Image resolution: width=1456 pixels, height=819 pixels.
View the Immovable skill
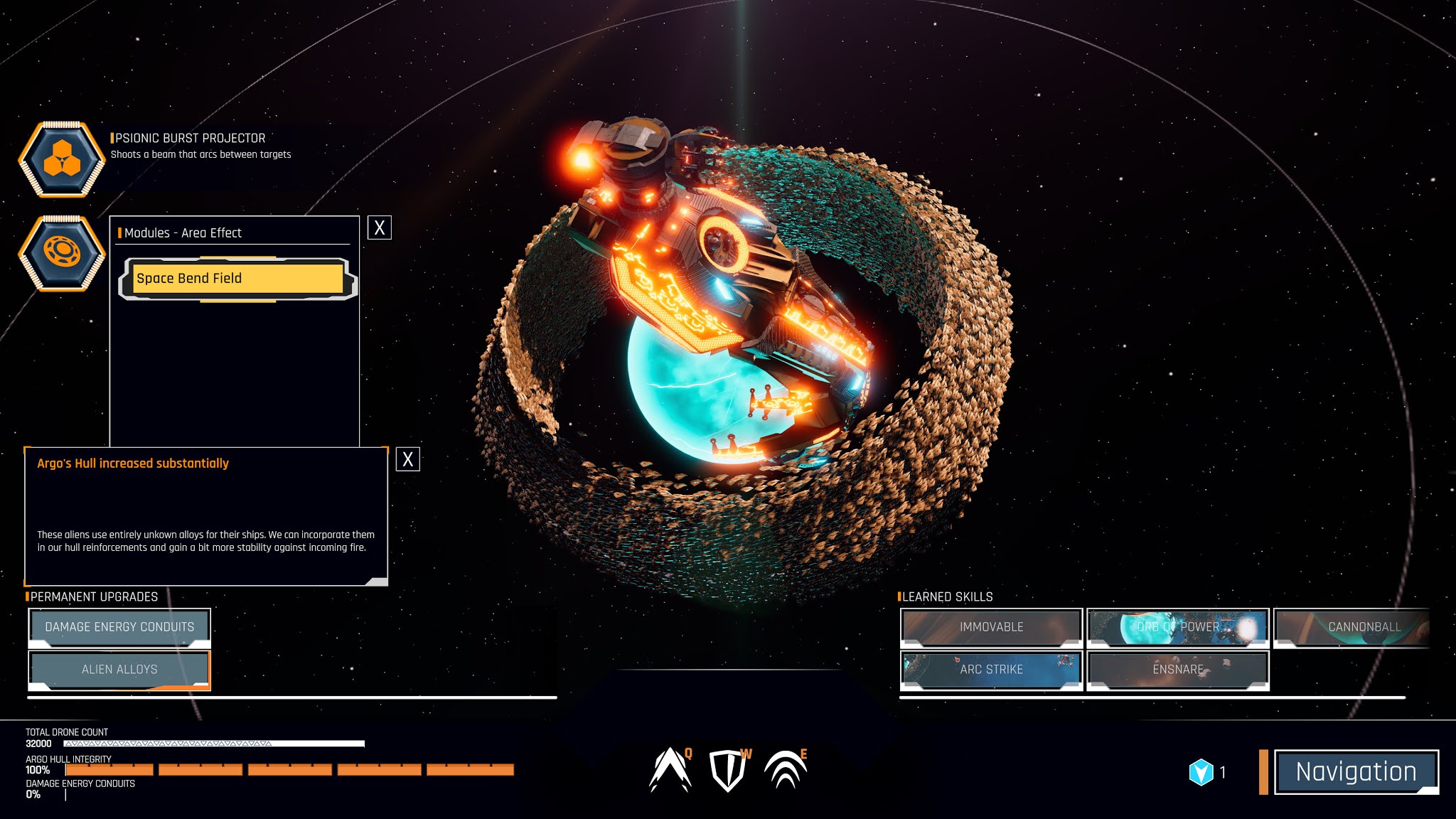coord(991,626)
